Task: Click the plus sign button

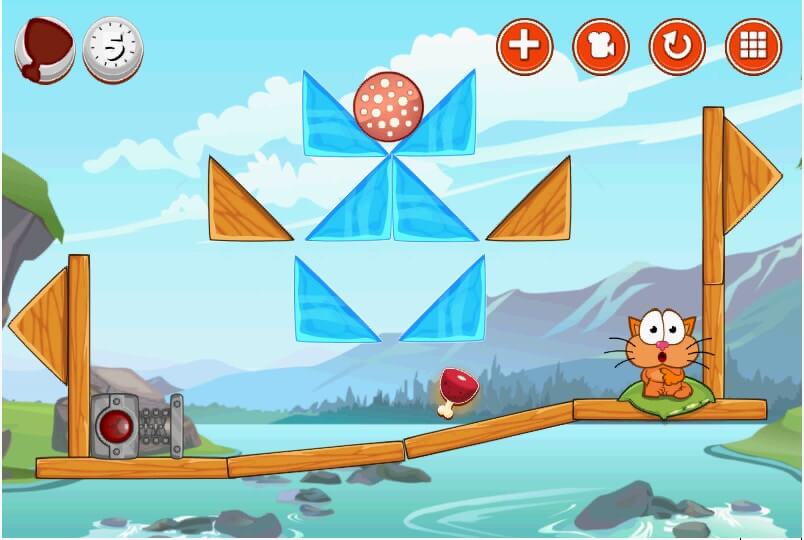Action: pyautogui.click(x=525, y=45)
